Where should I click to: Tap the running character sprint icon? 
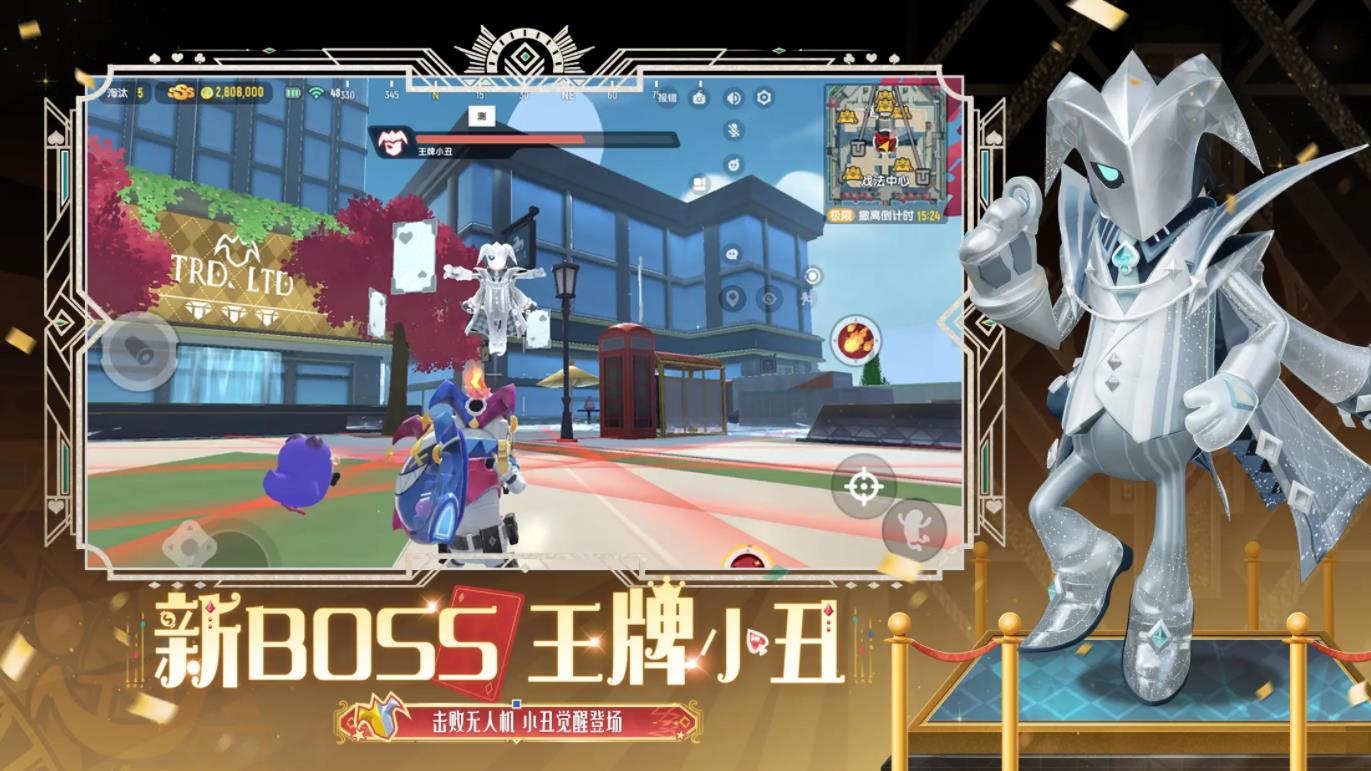[807, 298]
